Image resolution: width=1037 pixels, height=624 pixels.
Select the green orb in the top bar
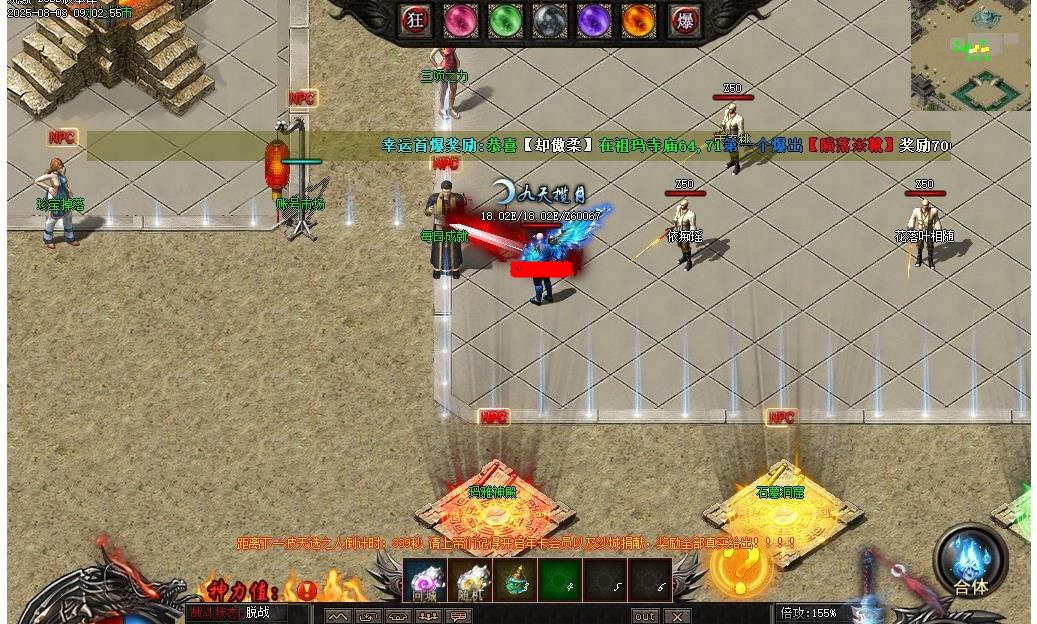[506, 21]
